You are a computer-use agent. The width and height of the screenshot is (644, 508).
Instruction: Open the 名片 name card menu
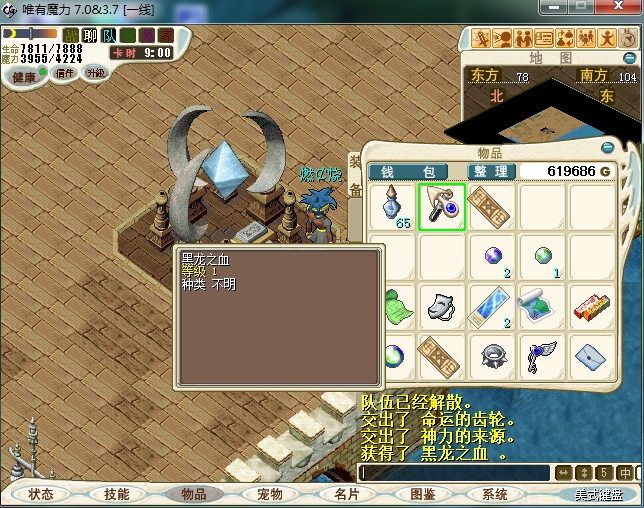pos(346,494)
